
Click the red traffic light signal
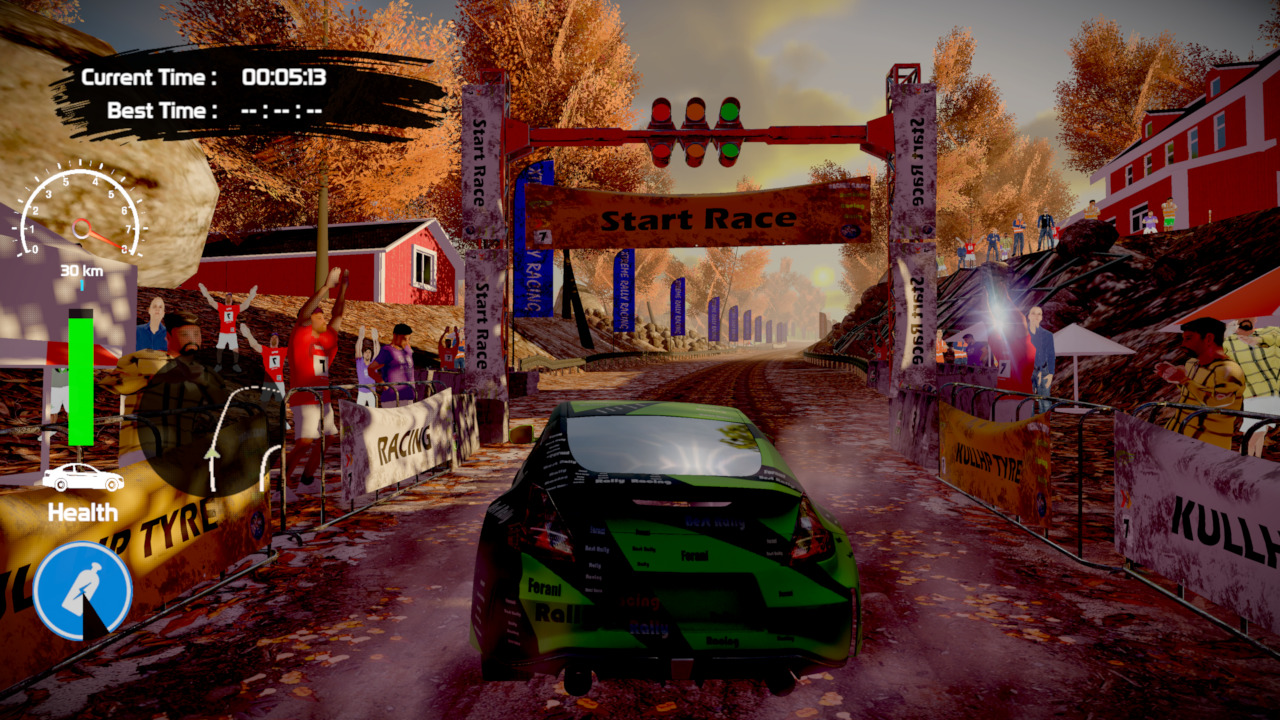click(661, 111)
